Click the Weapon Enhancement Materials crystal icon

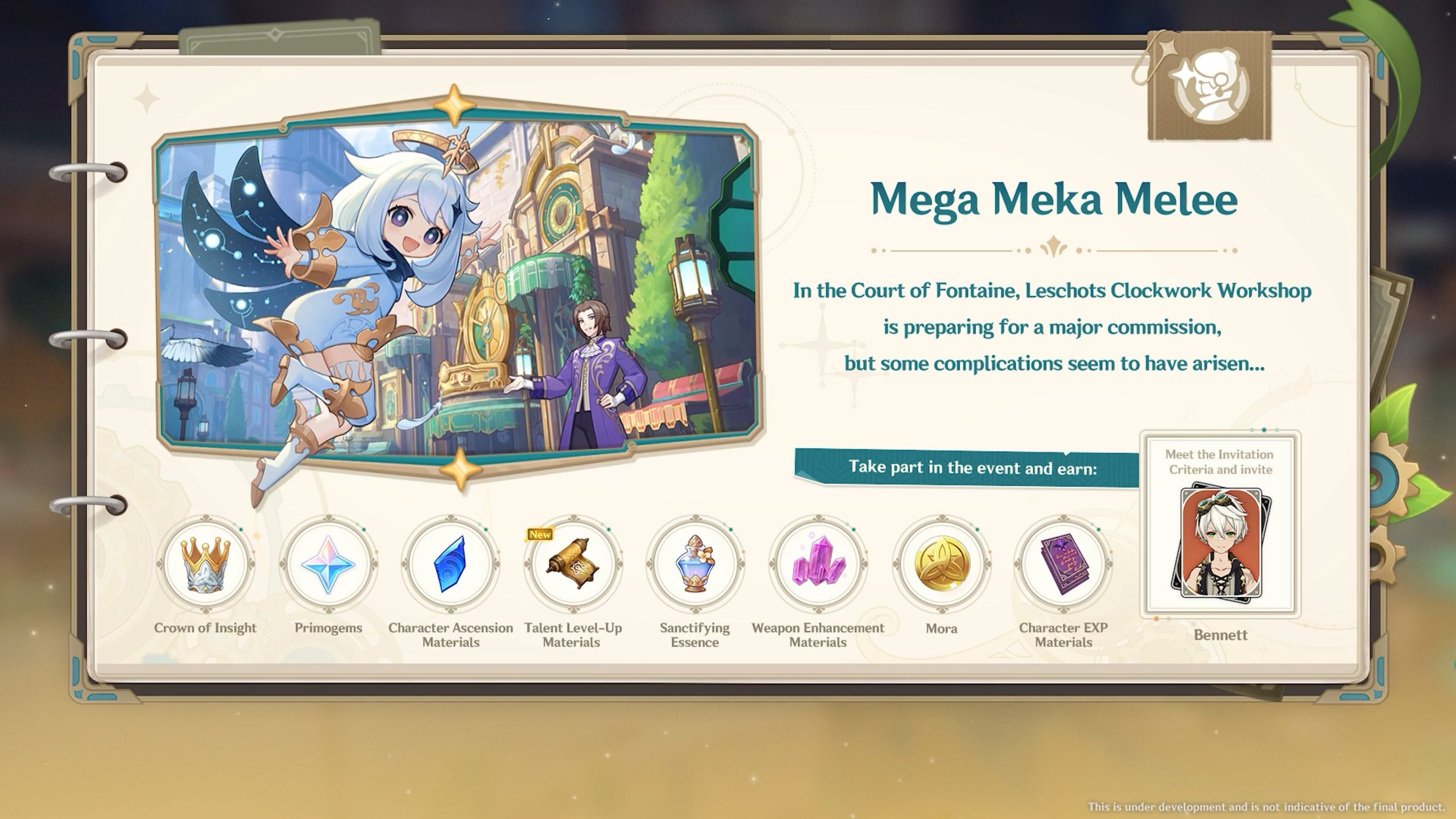[x=818, y=564]
